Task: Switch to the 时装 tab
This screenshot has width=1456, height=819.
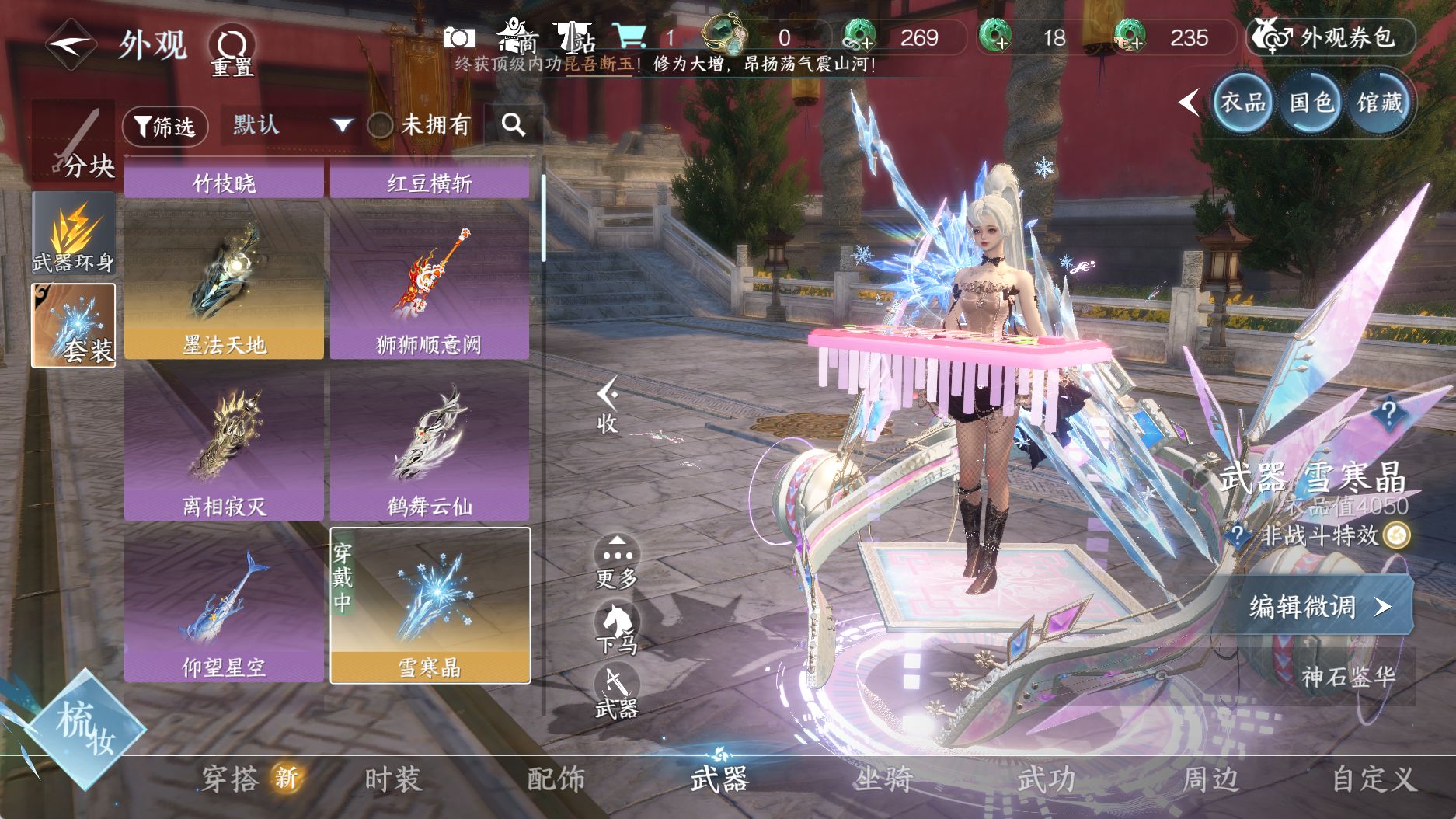Action: [393, 779]
